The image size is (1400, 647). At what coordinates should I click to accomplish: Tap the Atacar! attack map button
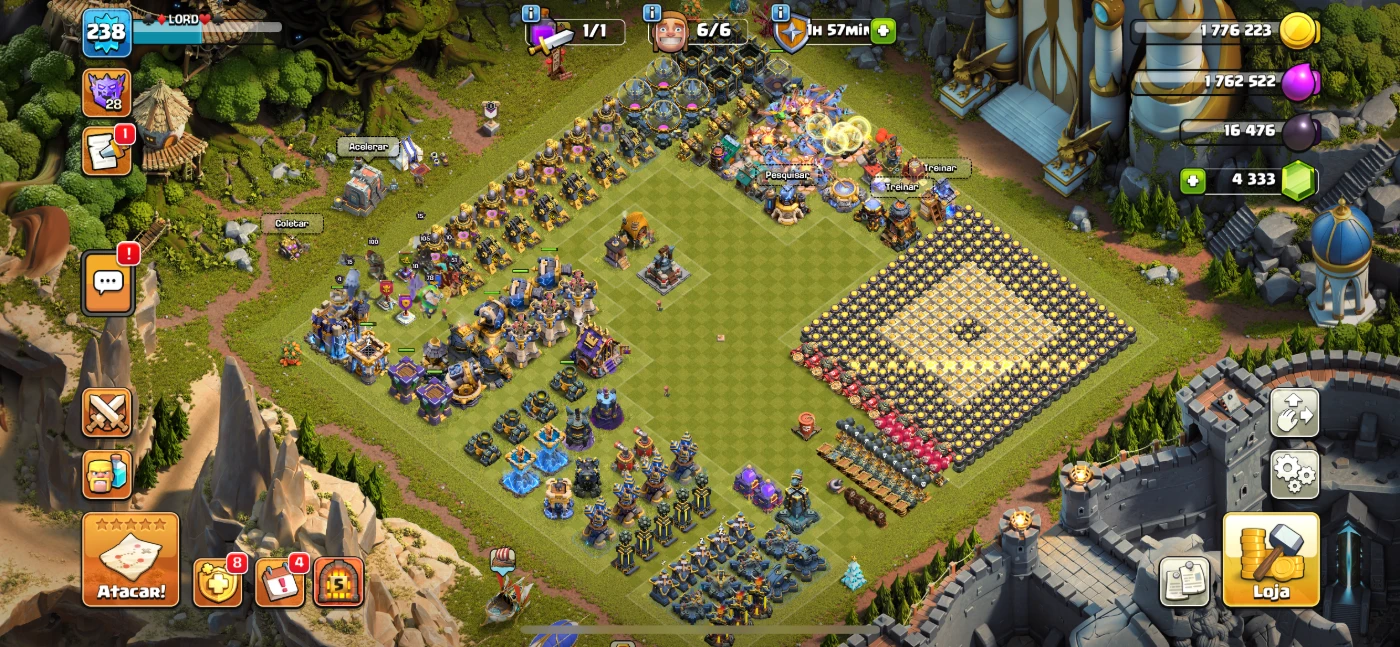coord(131,559)
